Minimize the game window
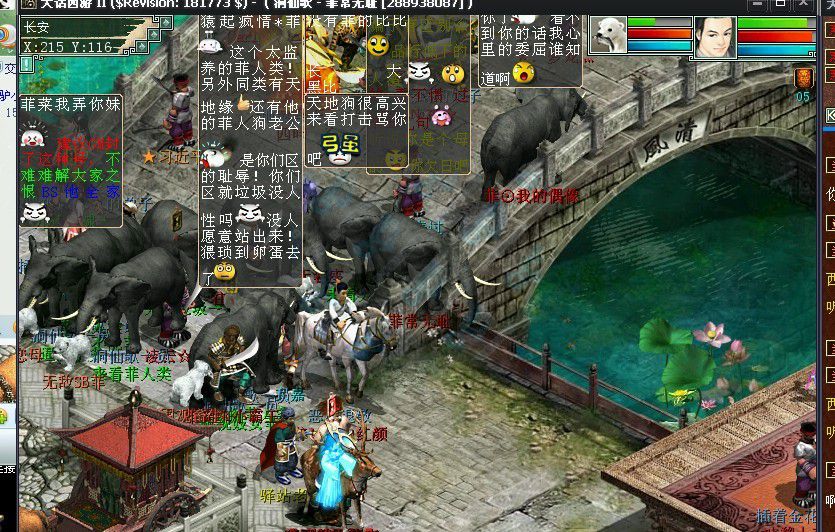The height and width of the screenshot is (532, 835). coord(759,4)
